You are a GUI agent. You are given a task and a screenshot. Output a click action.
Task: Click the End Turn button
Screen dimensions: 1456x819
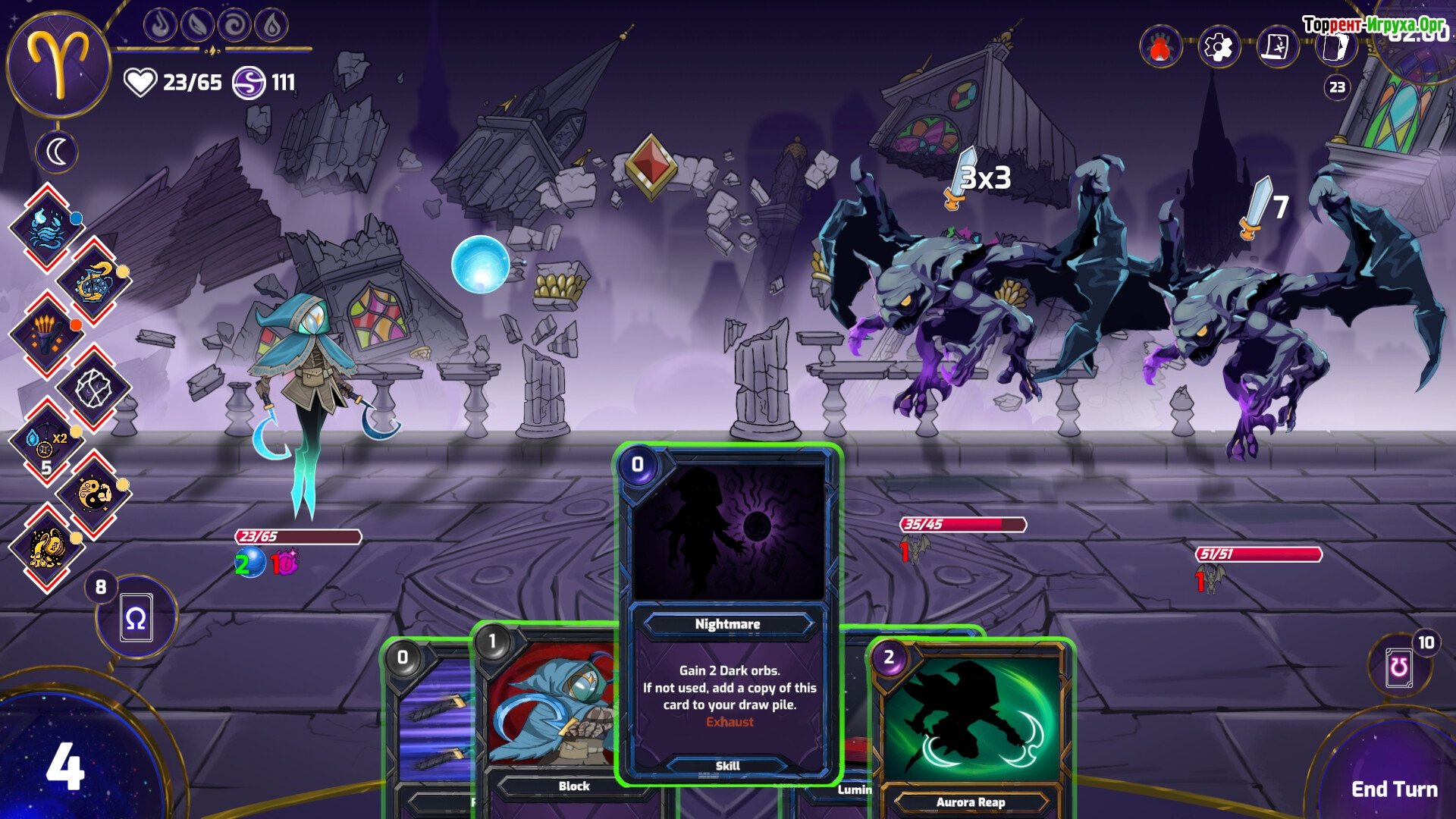[1394, 789]
